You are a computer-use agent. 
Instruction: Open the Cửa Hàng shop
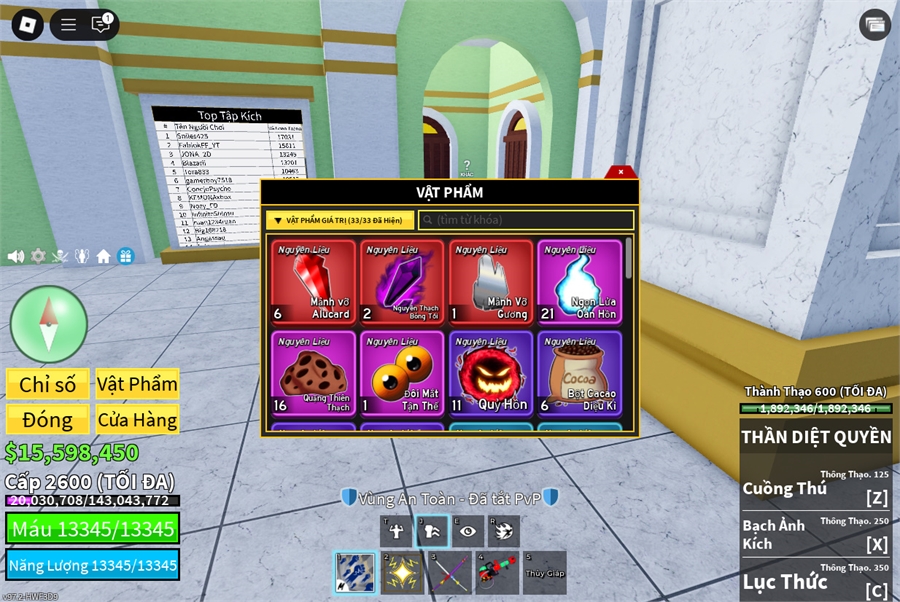pos(137,419)
